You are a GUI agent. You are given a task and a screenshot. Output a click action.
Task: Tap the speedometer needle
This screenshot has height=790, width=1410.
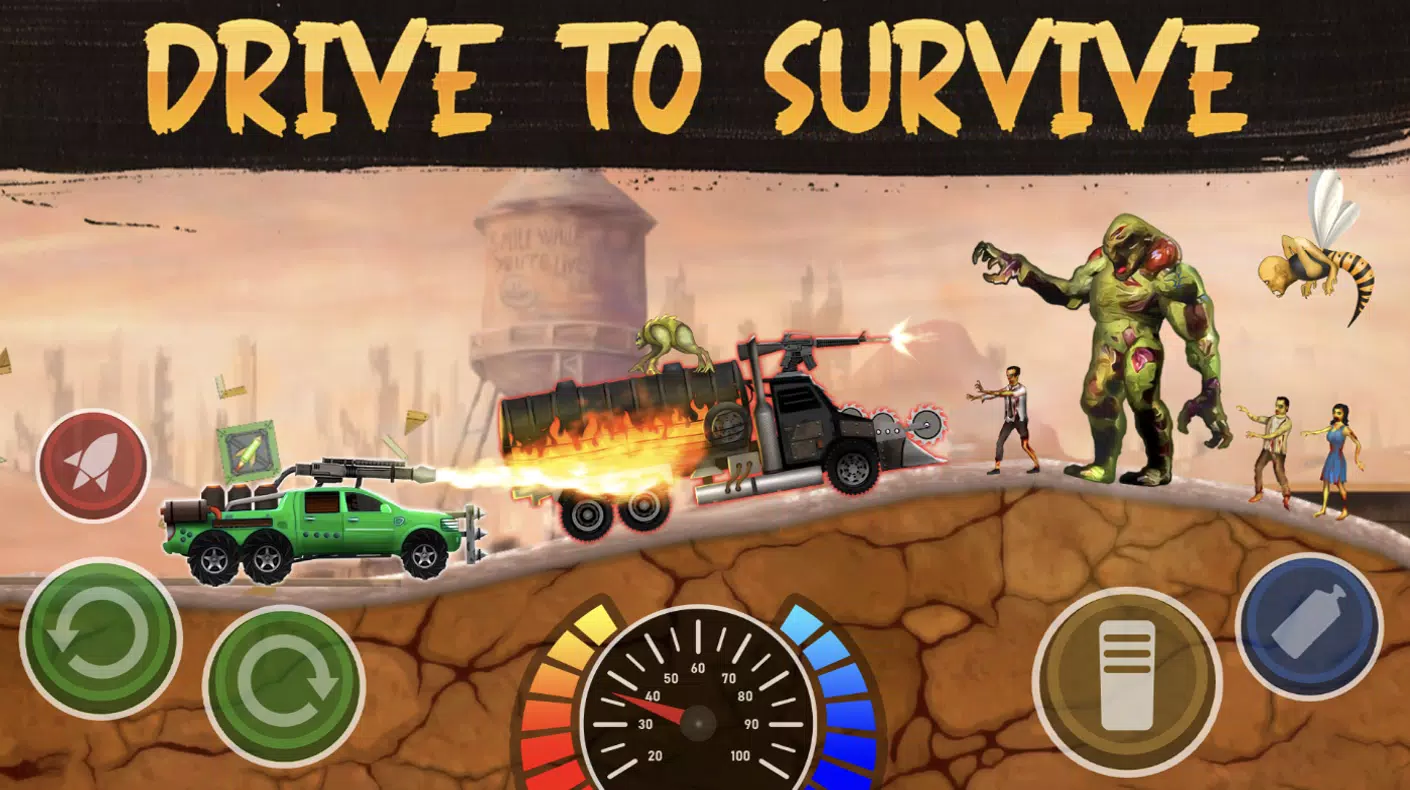tap(655, 705)
